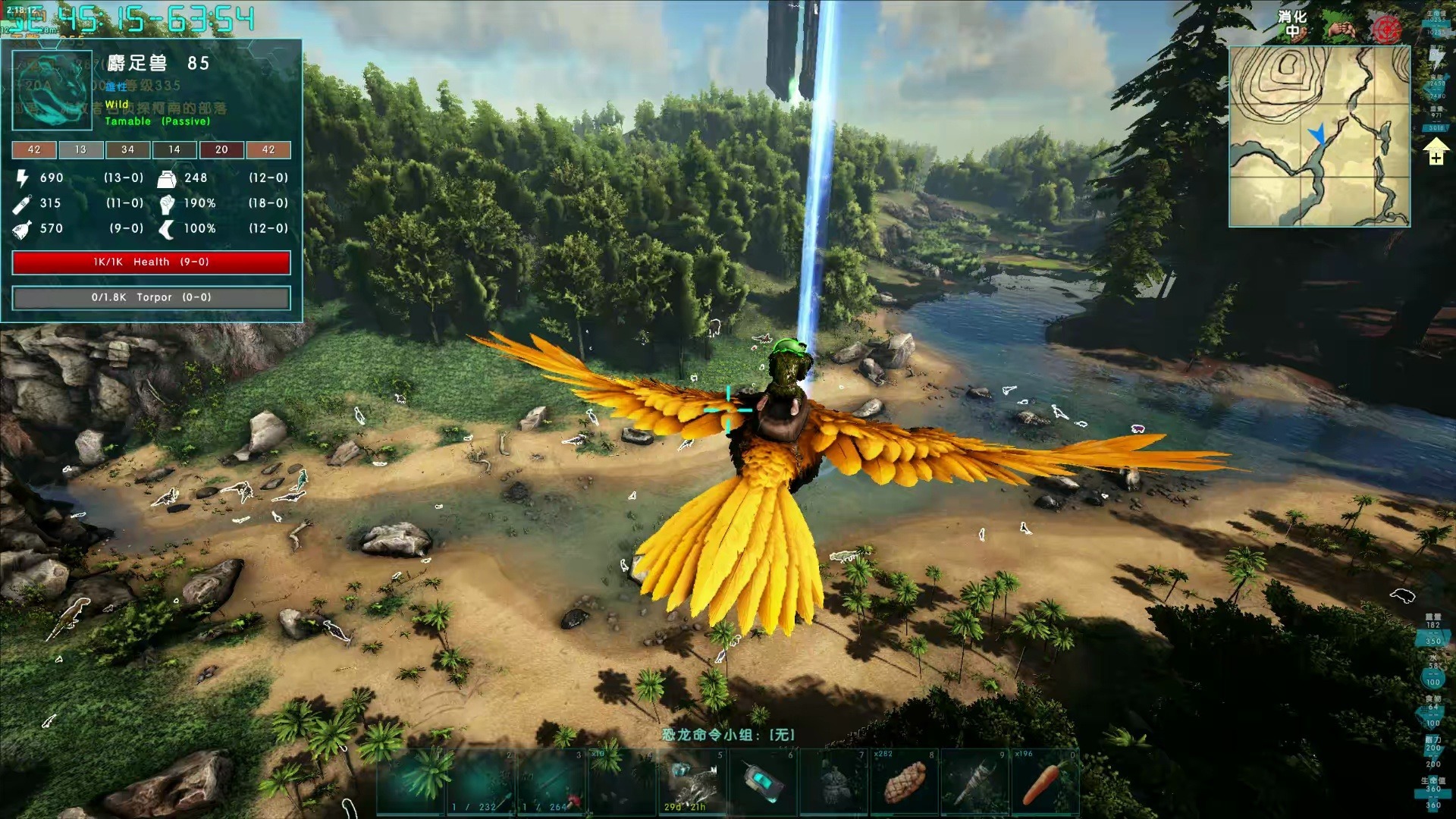Viewport: 1456px width, 819px height.
Task: Select the hotbar item with the 29d 21h timer
Action: (692, 783)
